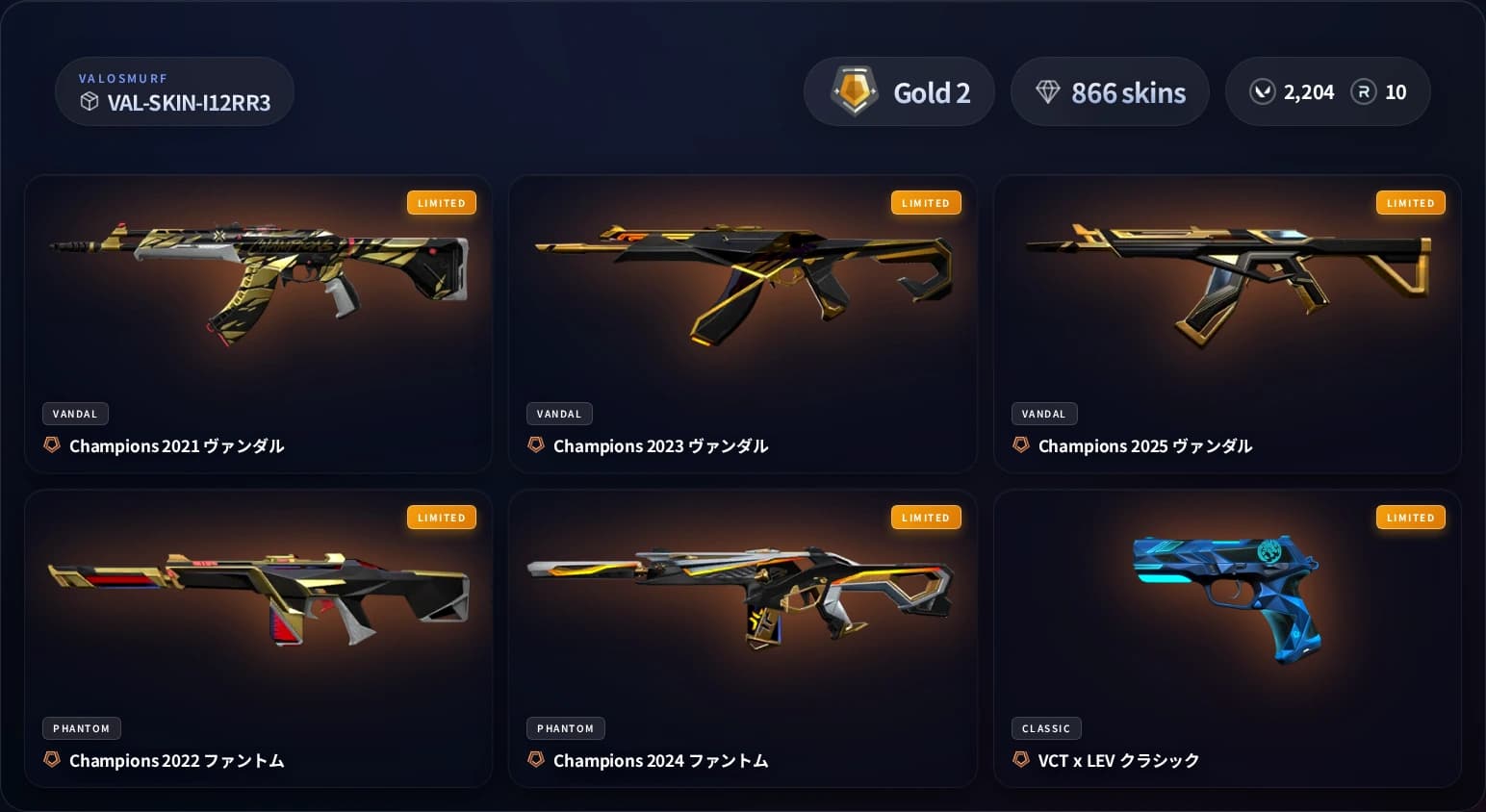Click the hexagon icon beside Champions 2021 ヴァンダル
Screen dimensions: 1486x812
coord(51,444)
